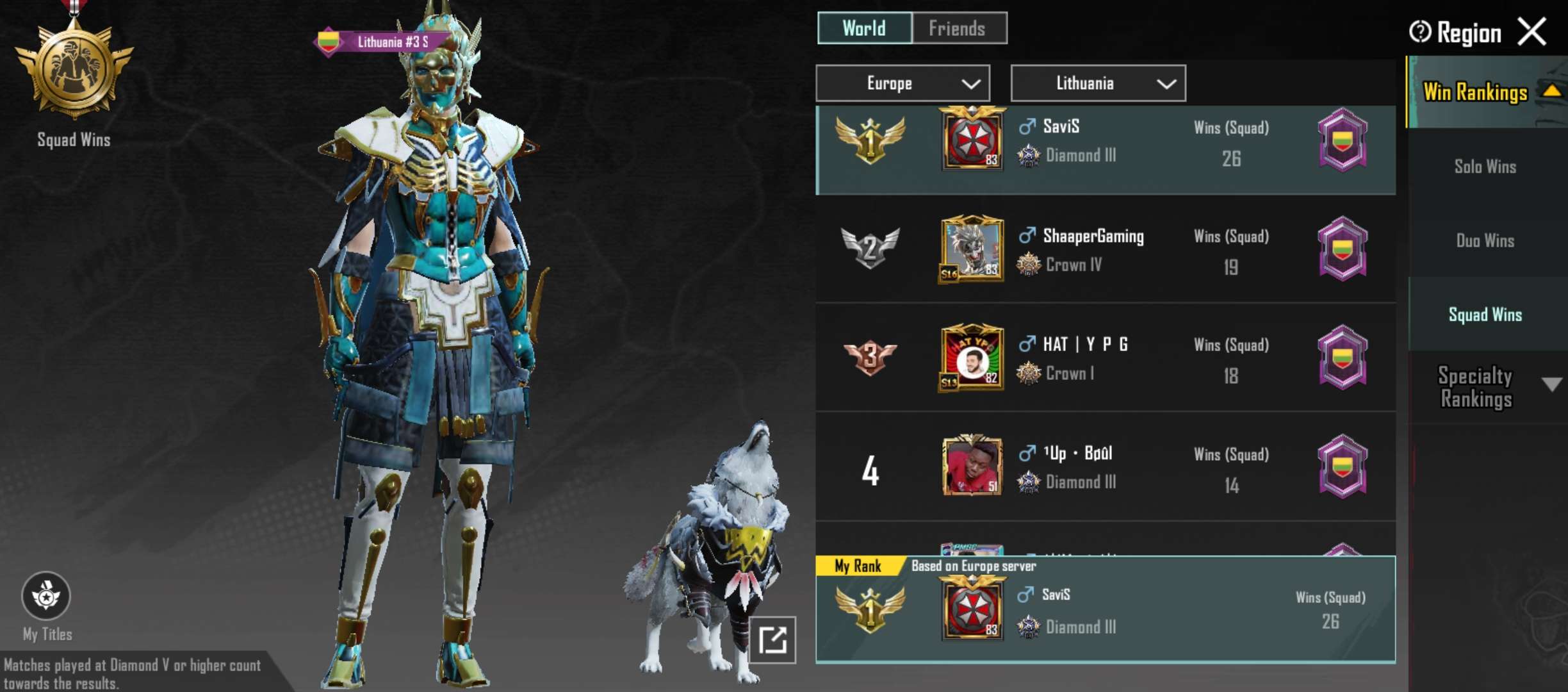Expand the Specialty Rankings section
This screenshot has height=692, width=1568.
coord(1551,384)
